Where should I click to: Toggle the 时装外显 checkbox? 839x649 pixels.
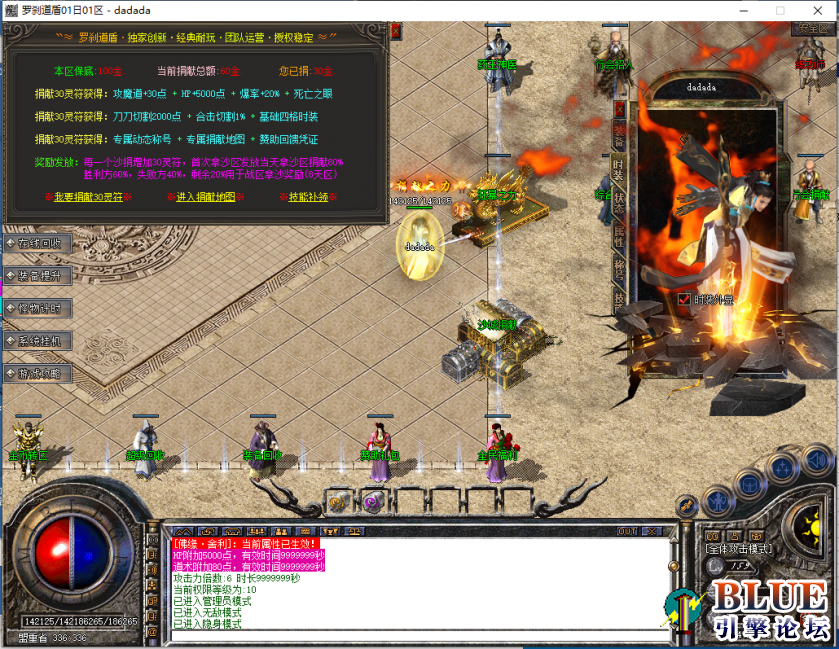click(x=684, y=299)
